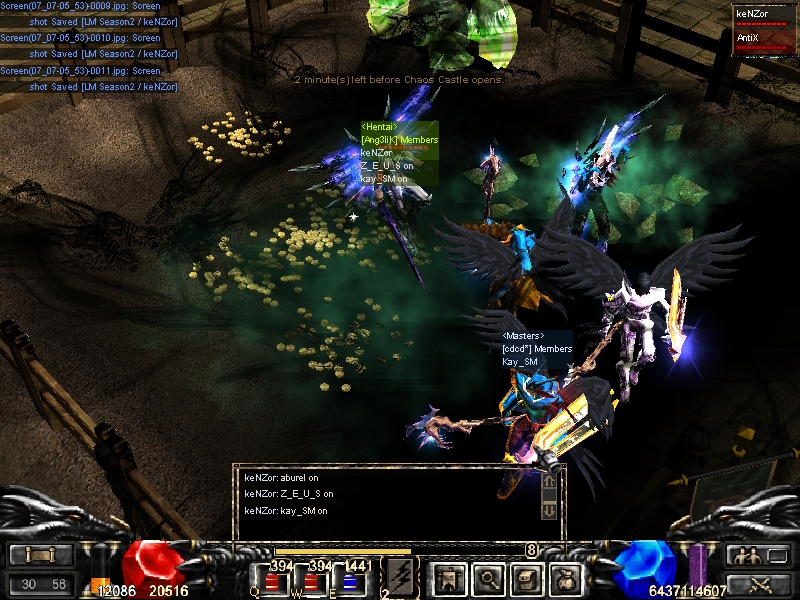Use the E blue mana potion slot
800x600 pixels.
tap(350, 580)
